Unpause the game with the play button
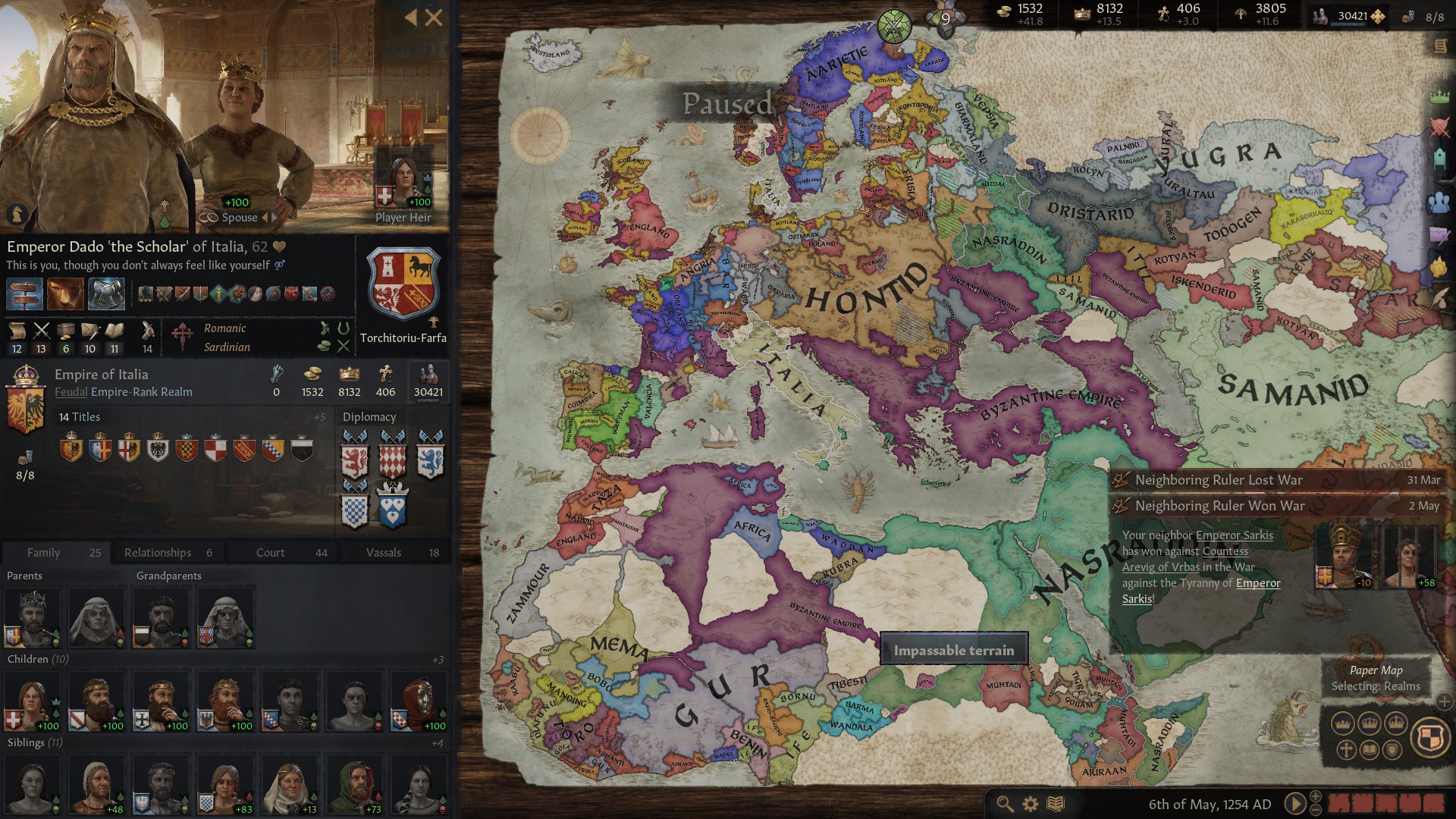The height and width of the screenshot is (819, 1456). (1294, 804)
